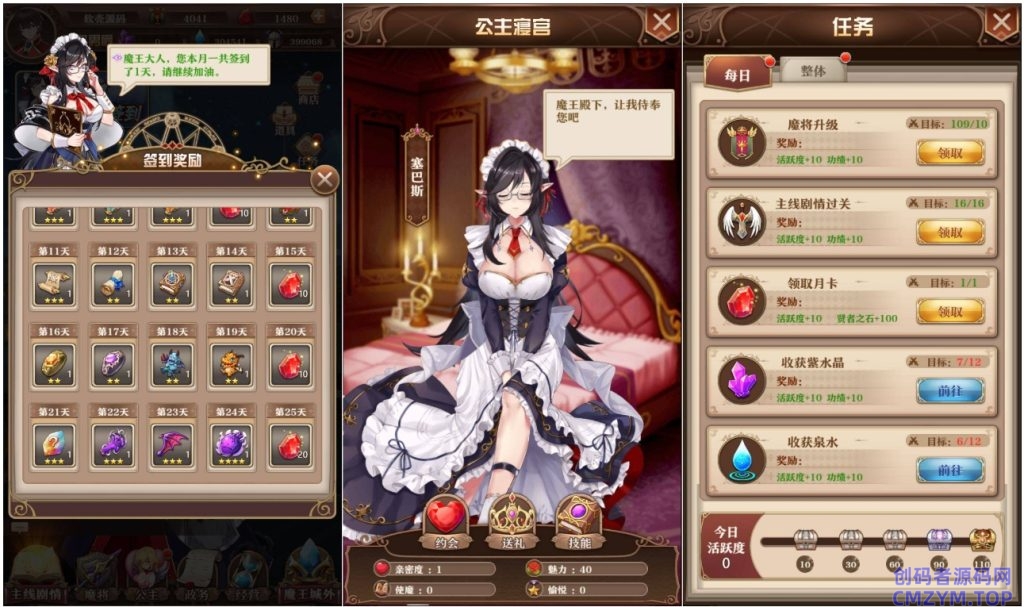Choose the 第11天 scroll reward slot

click(54, 284)
